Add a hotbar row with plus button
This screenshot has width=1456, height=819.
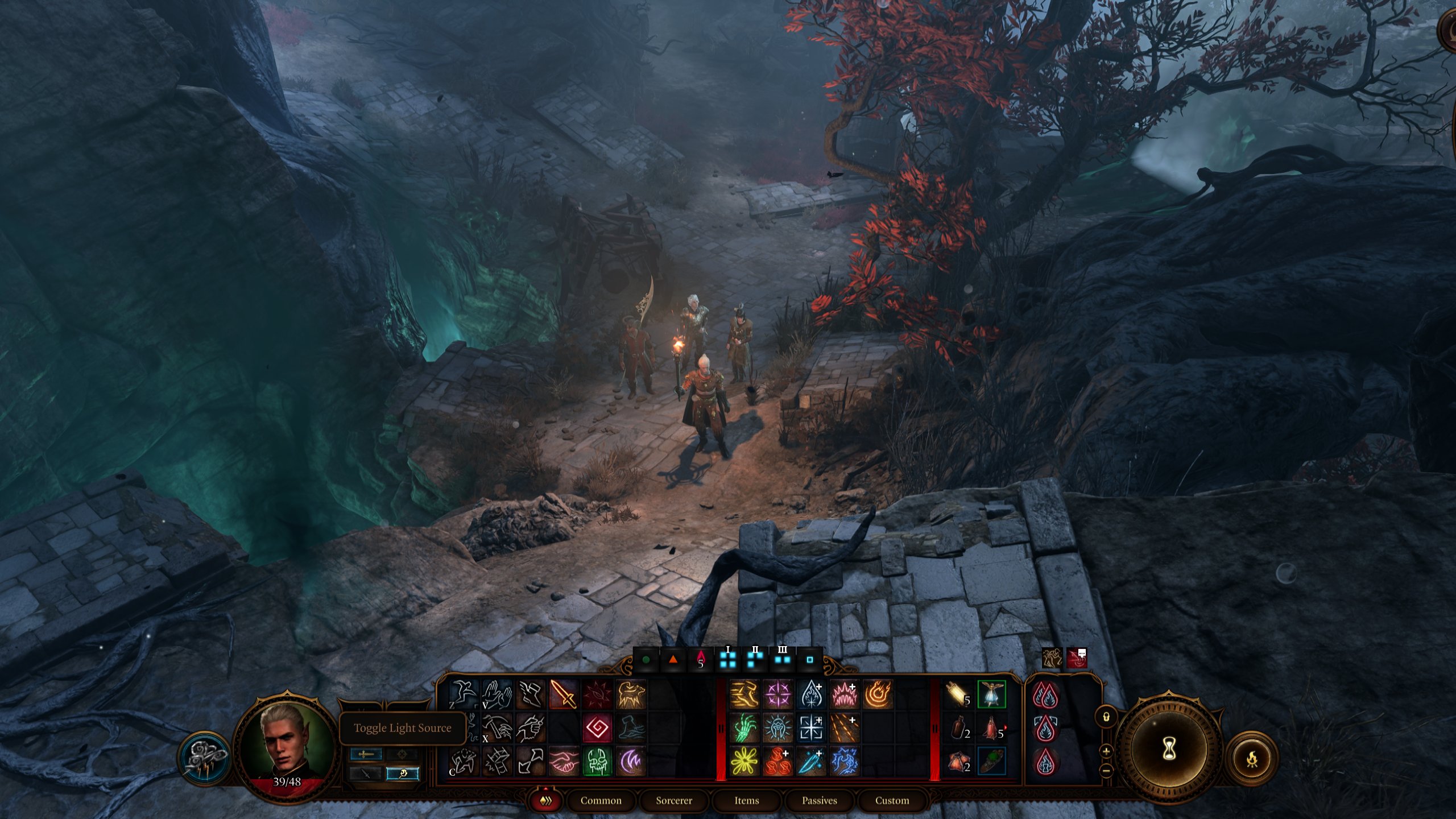click(1107, 751)
